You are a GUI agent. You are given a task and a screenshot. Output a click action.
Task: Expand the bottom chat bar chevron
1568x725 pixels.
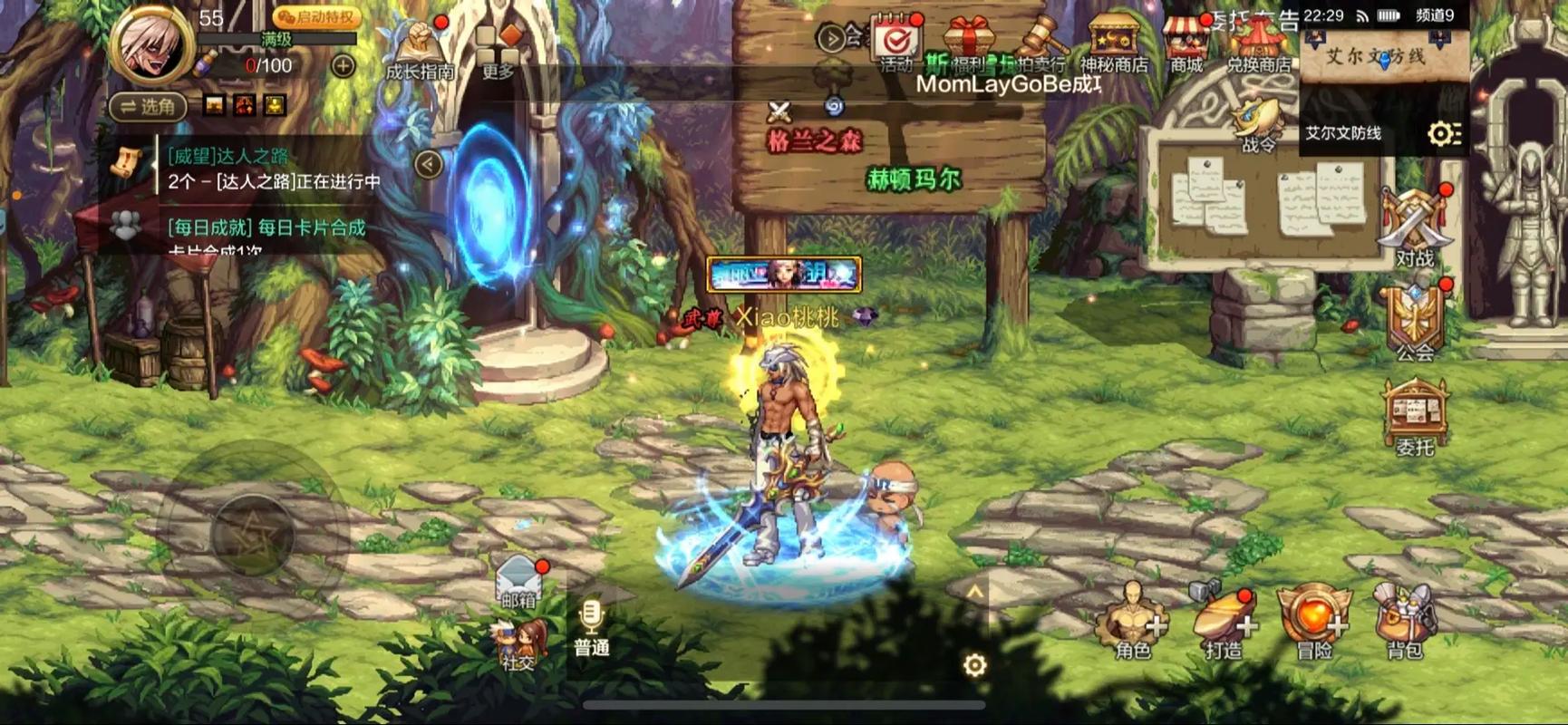pyautogui.click(x=975, y=589)
